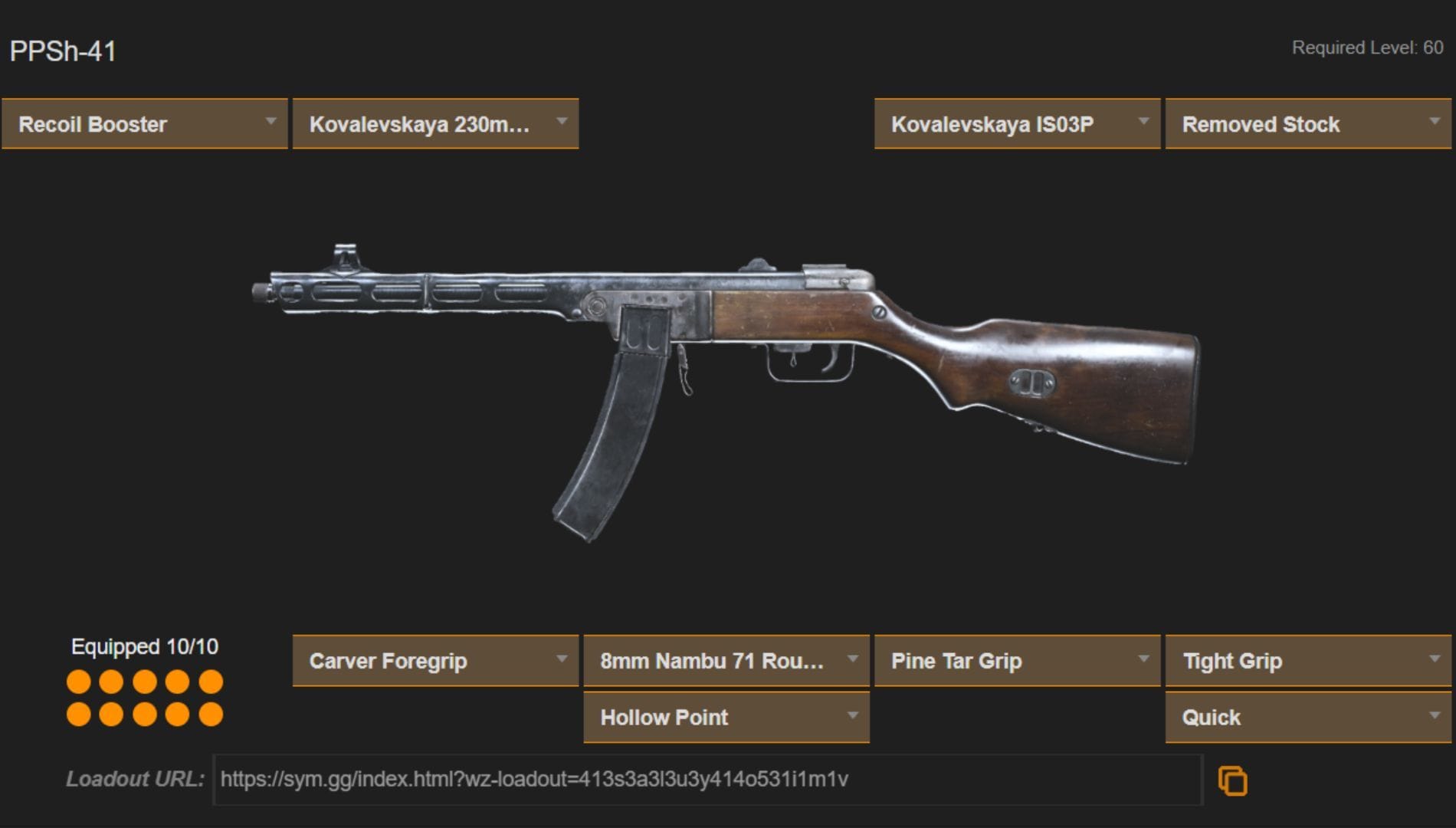Expand the chevron on the Tight Grip selector
The image size is (1456, 828).
tap(1437, 658)
